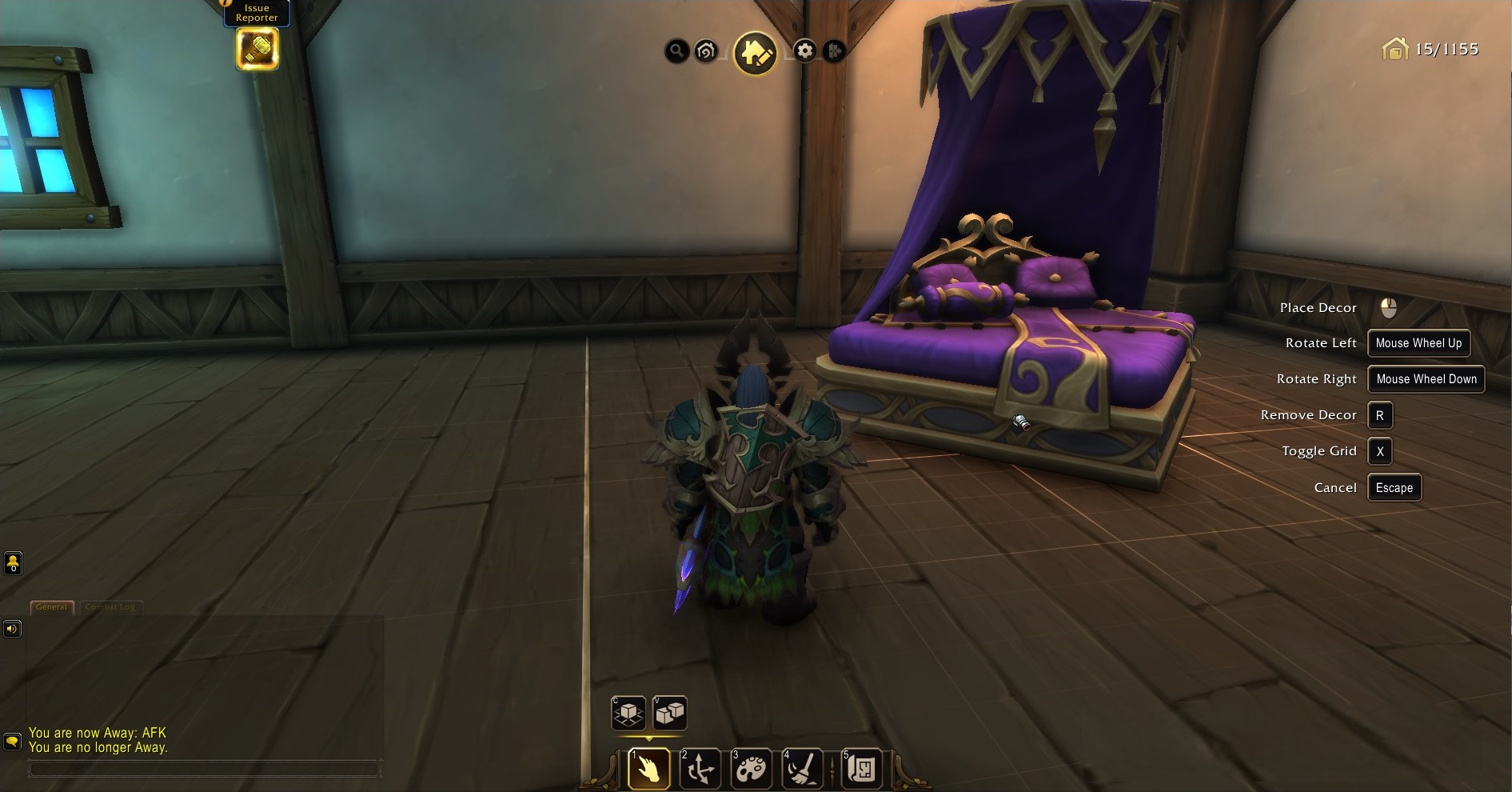Toggle the split cubes collision option
This screenshot has width=1512, height=792.
670,712
